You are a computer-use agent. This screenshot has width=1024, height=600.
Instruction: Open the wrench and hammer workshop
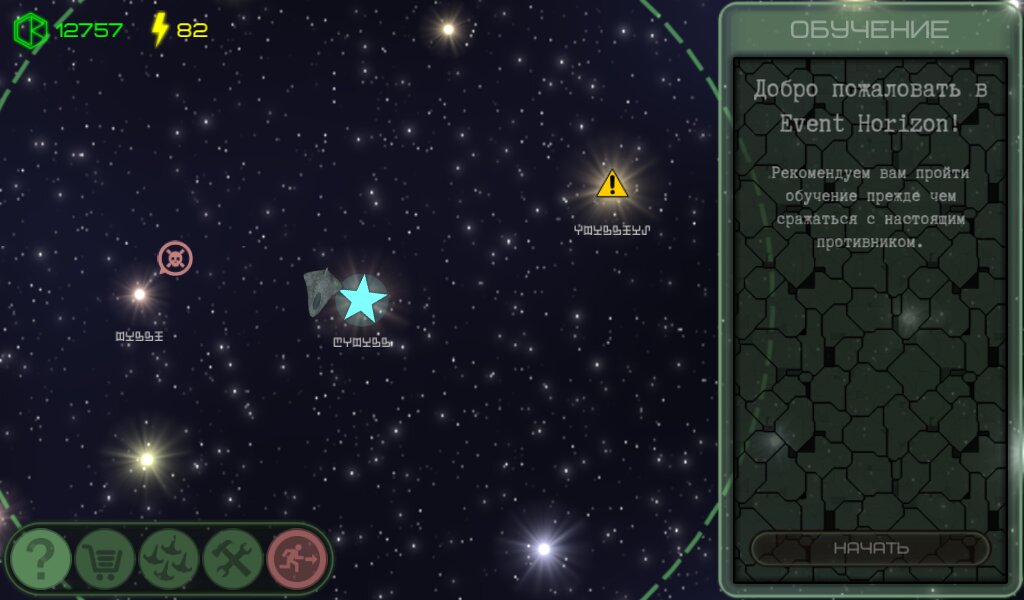[x=233, y=559]
